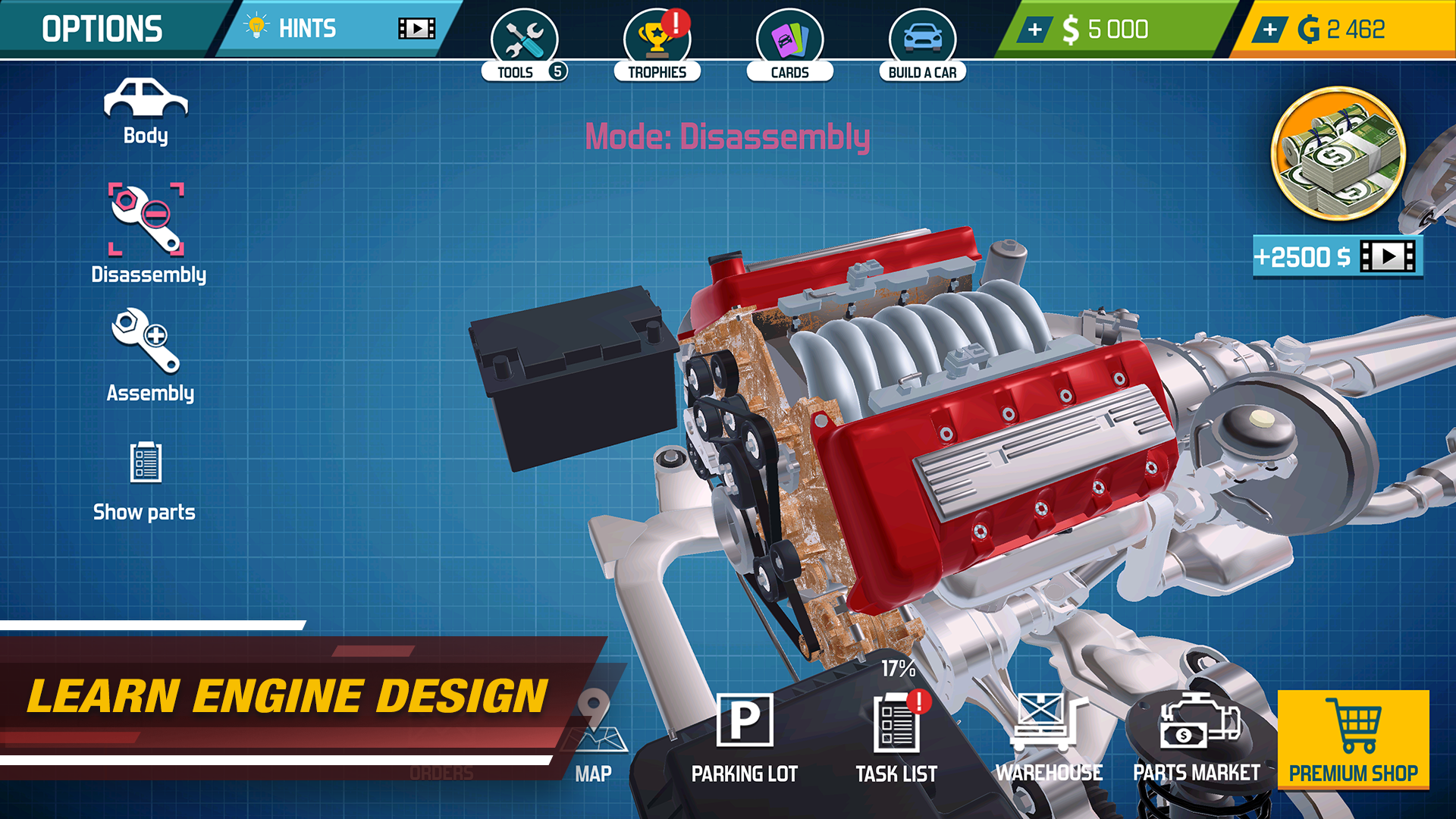Image resolution: width=1456 pixels, height=819 pixels.
Task: Watch video ad for +2500 dollars
Action: [1337, 257]
